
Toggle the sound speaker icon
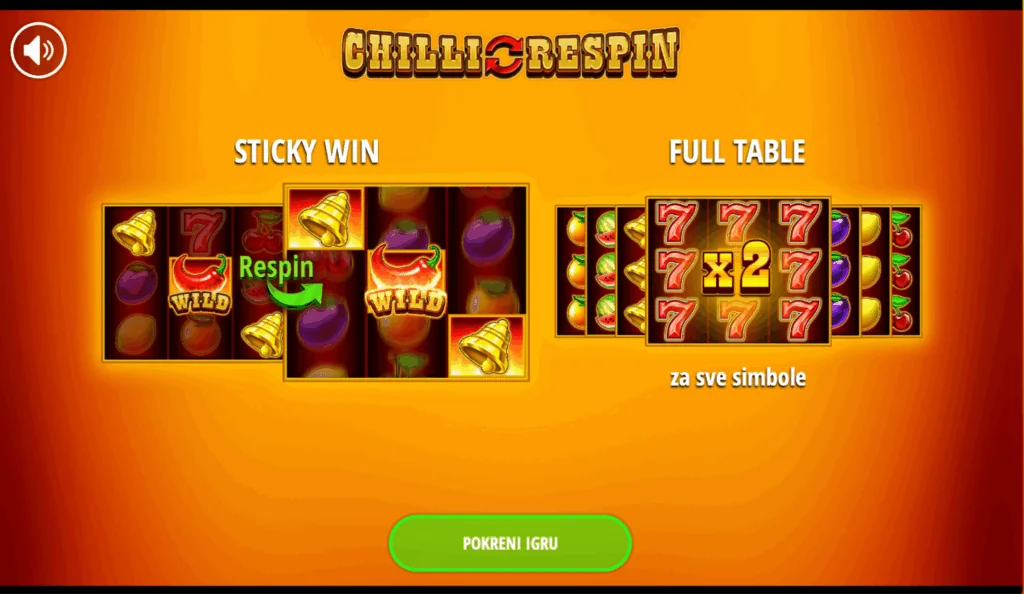tap(38, 49)
